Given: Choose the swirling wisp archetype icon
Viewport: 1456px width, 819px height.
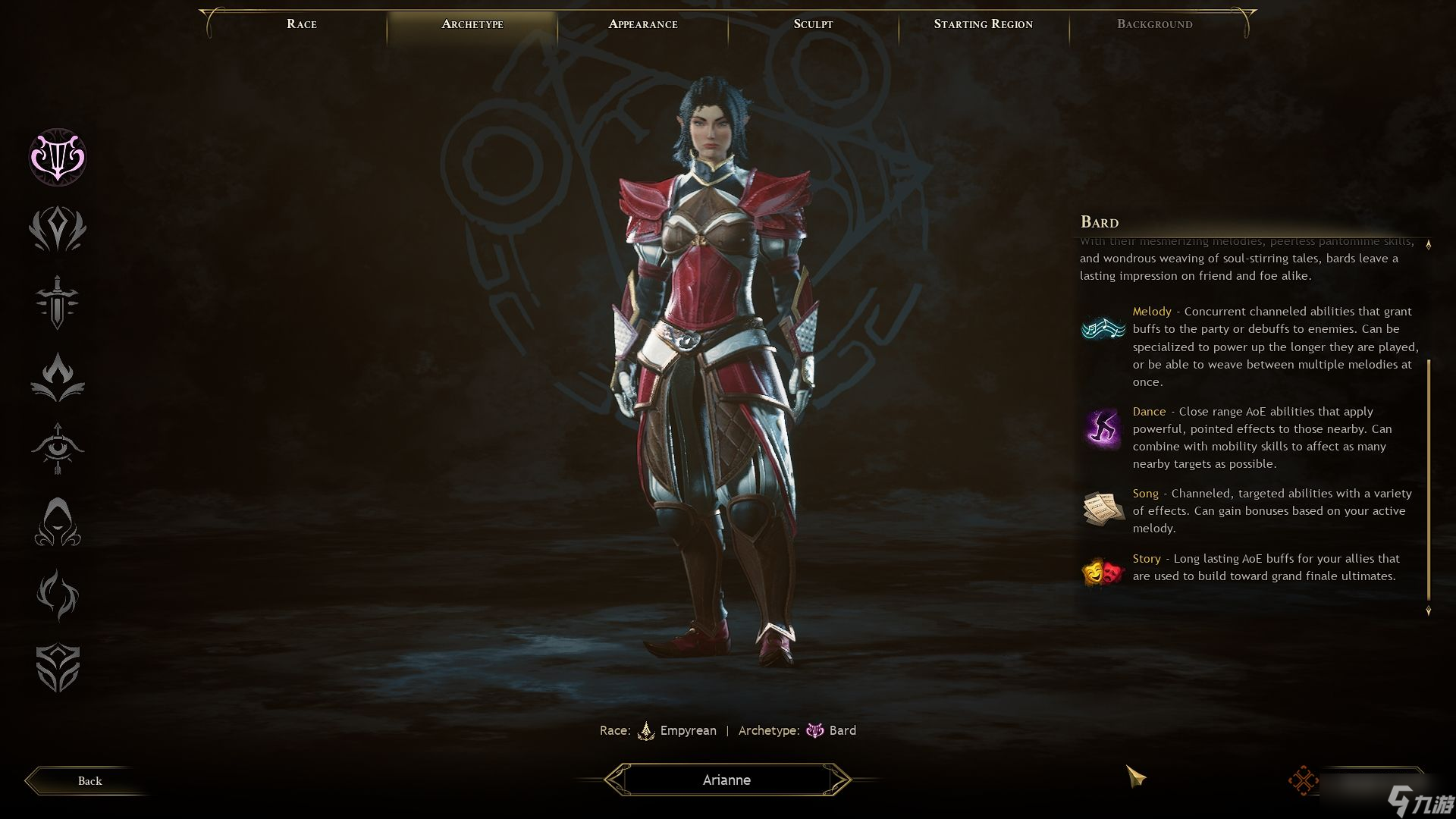Looking at the screenshot, I should click(58, 595).
